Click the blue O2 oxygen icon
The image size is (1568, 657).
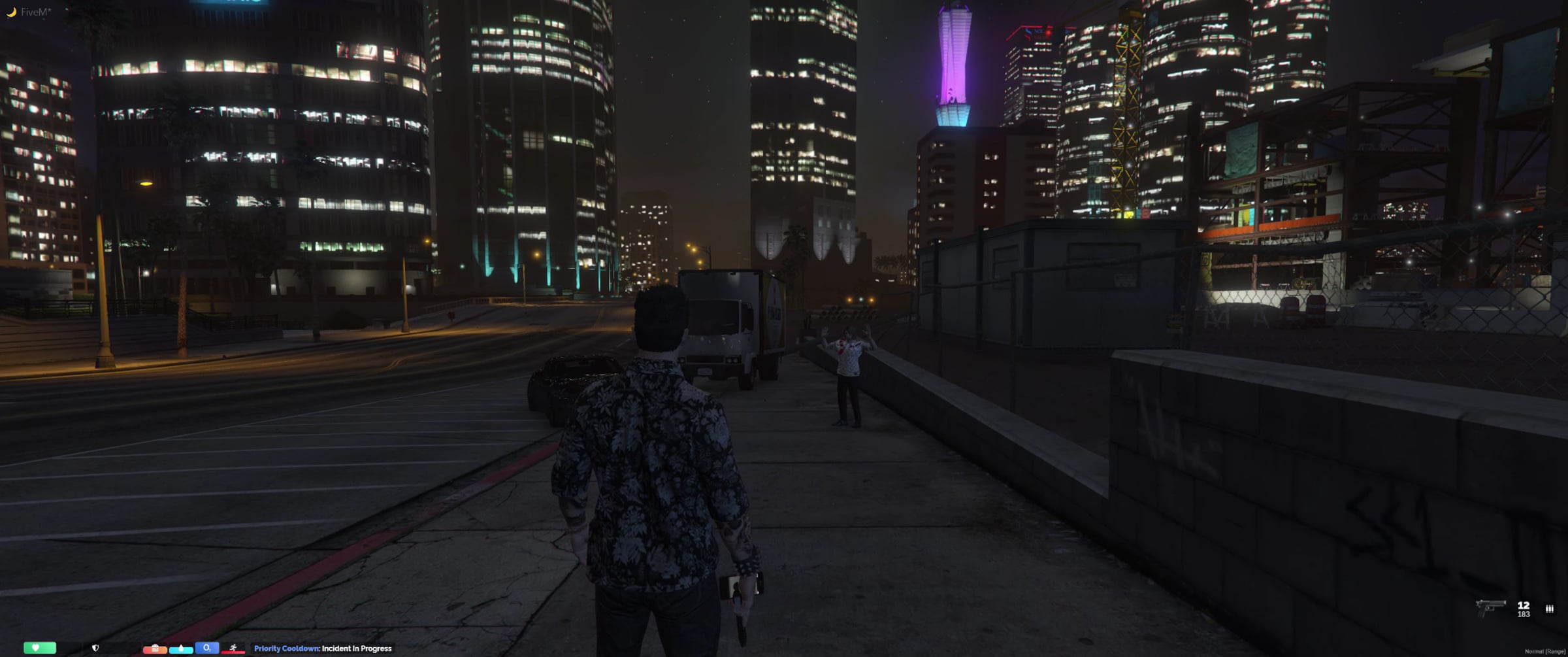click(x=206, y=647)
